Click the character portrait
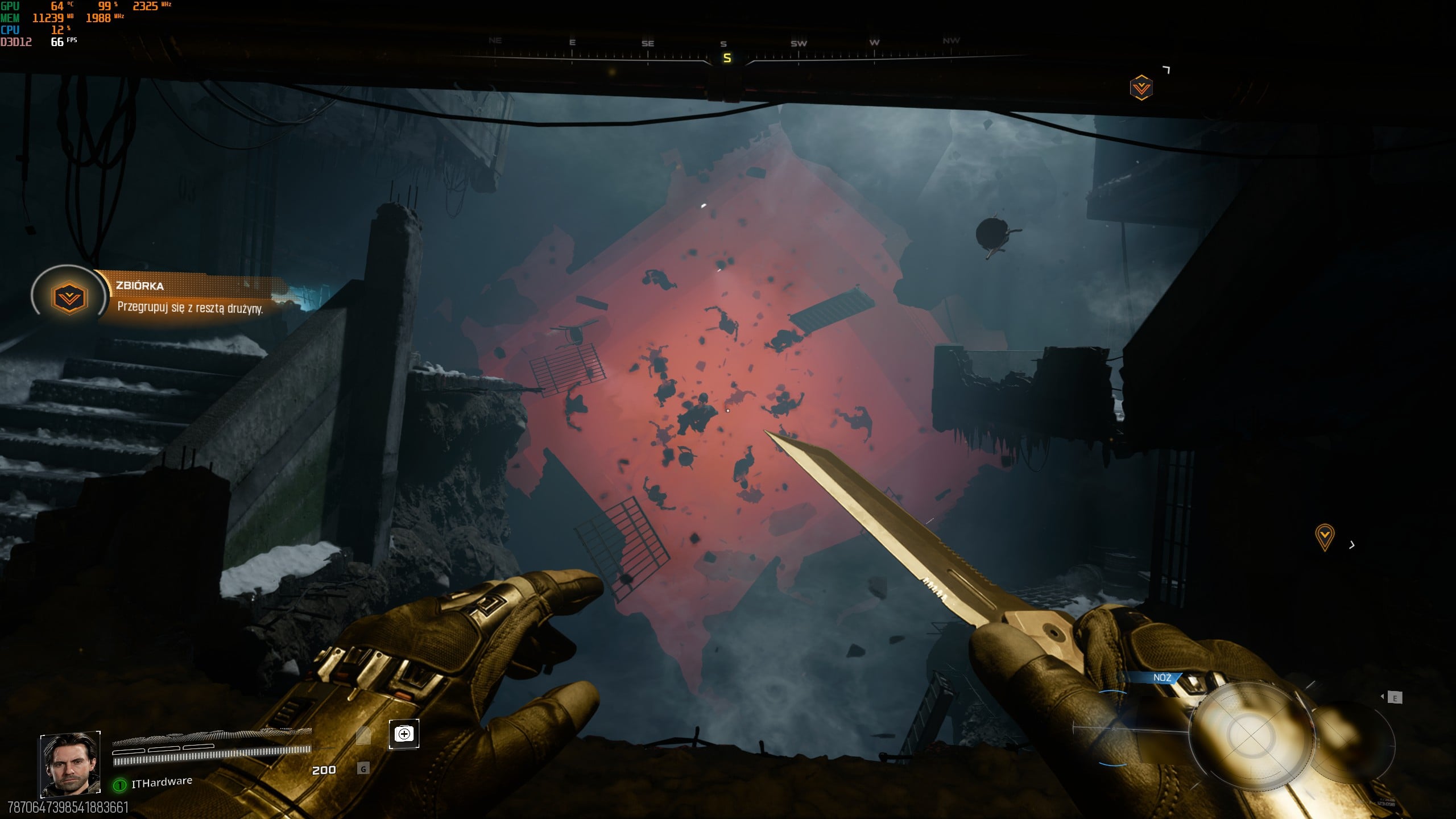The image size is (1456, 819). tap(70, 764)
